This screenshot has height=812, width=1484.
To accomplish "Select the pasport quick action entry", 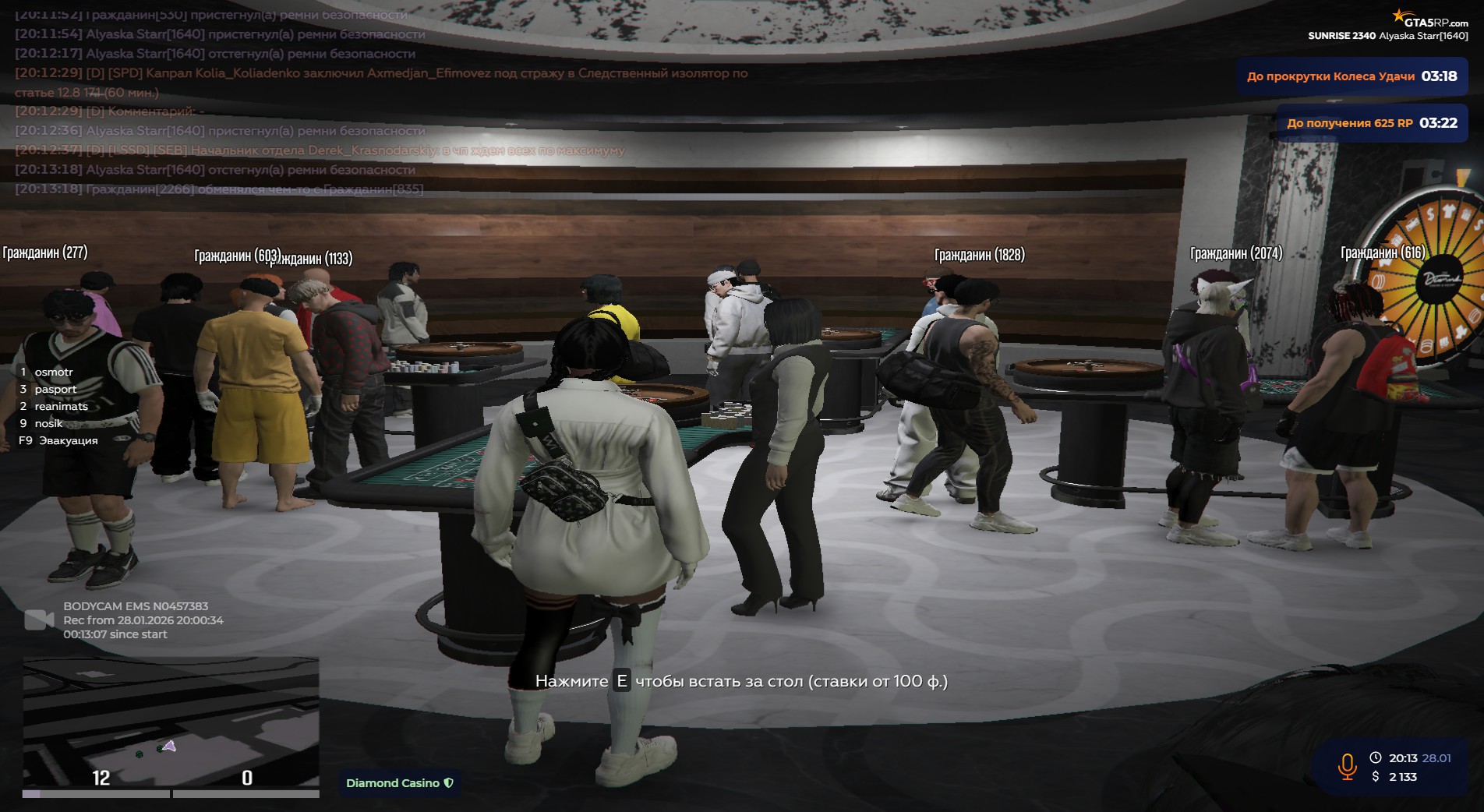I will (55, 390).
